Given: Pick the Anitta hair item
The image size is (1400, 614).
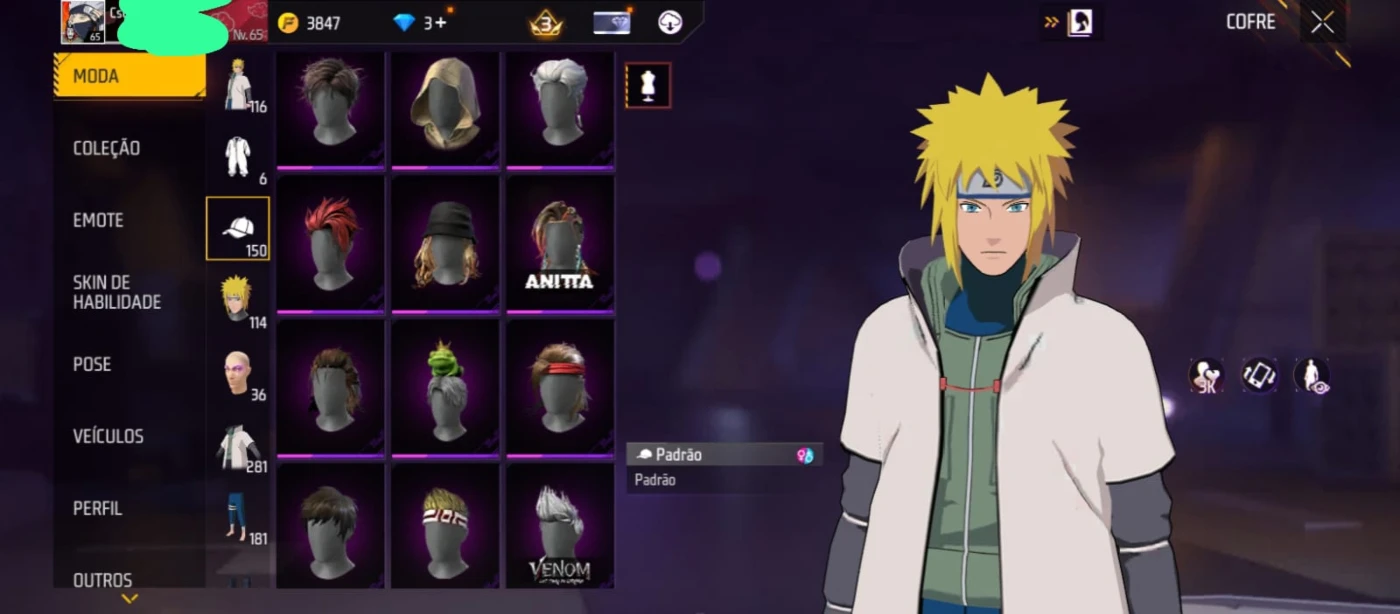Looking at the screenshot, I should pyautogui.click(x=559, y=243).
